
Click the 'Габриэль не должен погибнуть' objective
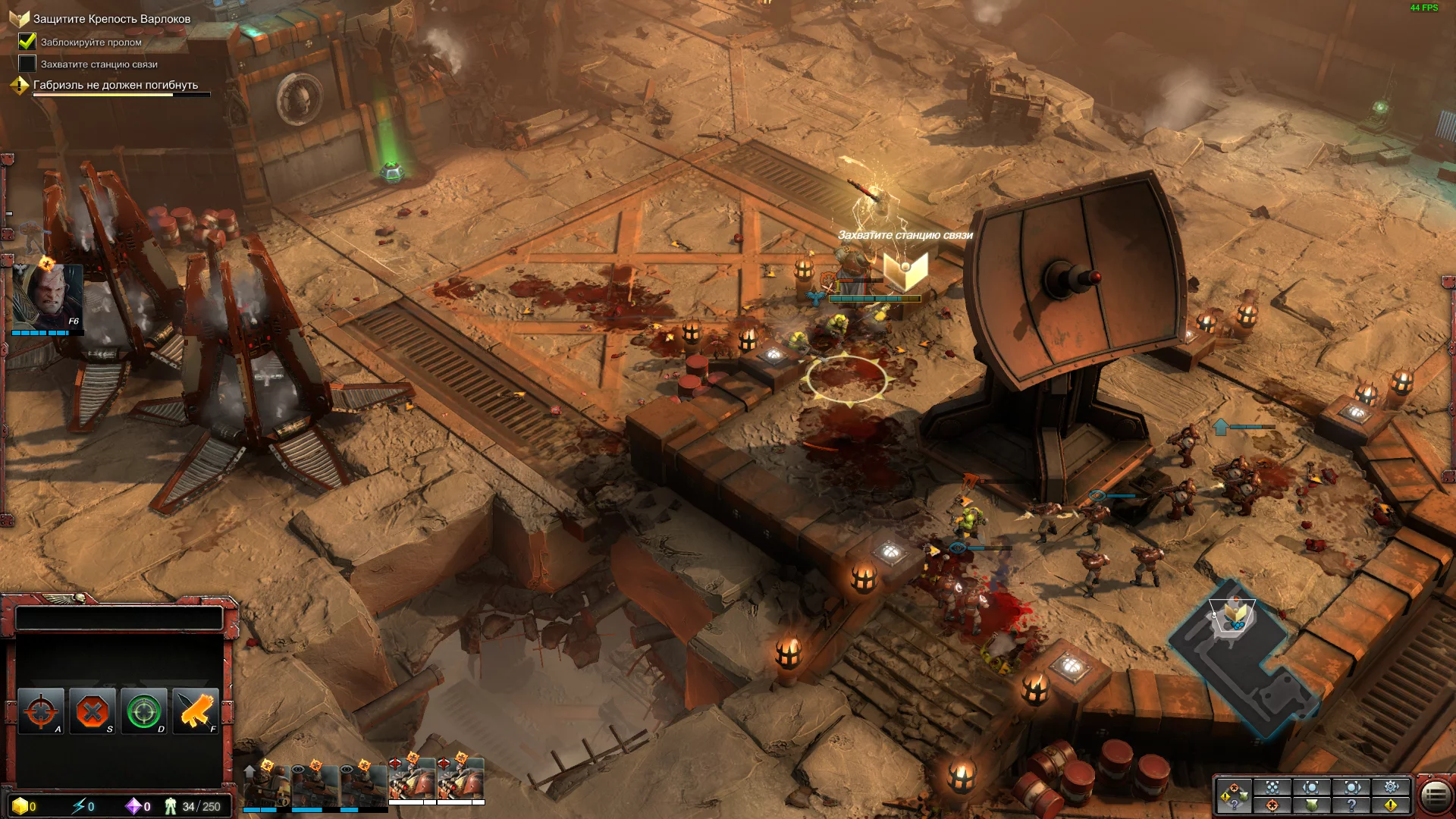(x=115, y=85)
